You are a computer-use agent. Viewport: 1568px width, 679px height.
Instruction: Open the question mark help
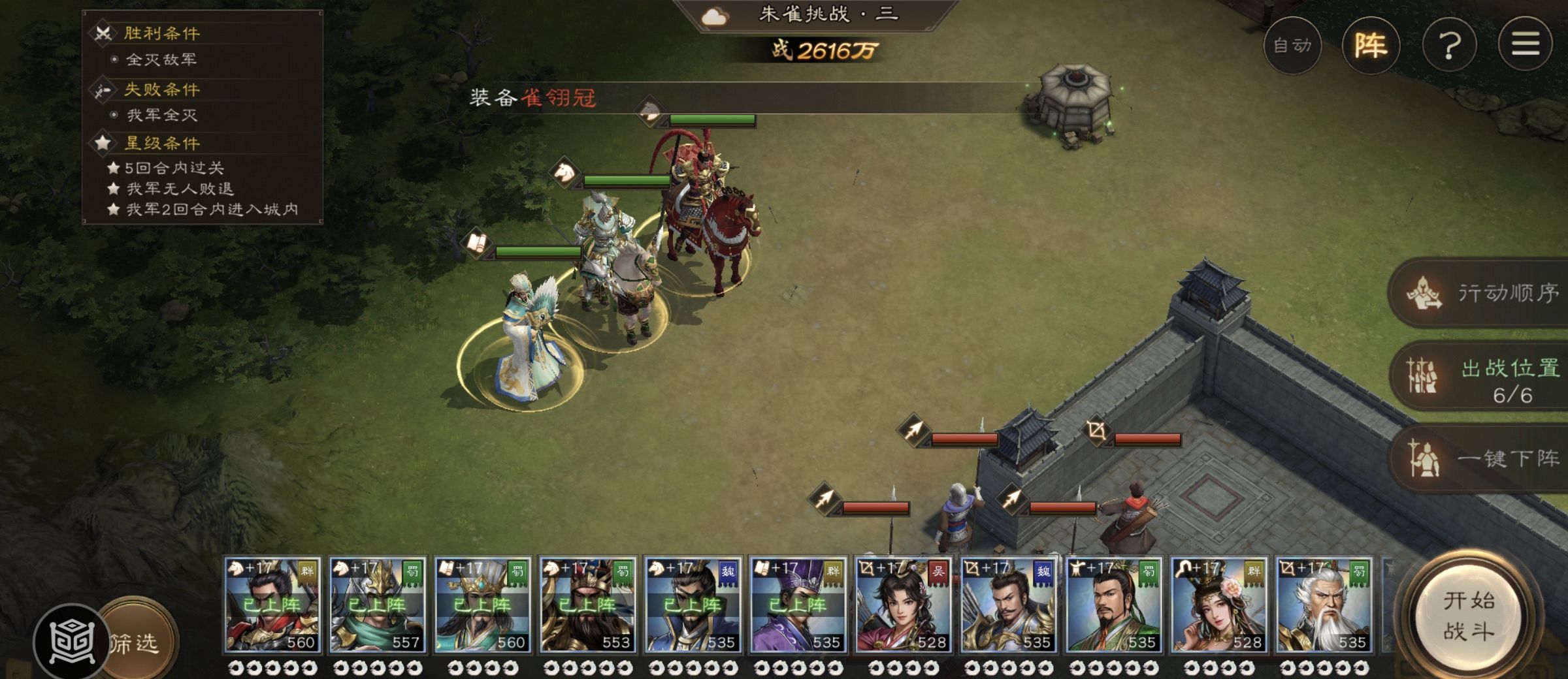coord(1450,45)
